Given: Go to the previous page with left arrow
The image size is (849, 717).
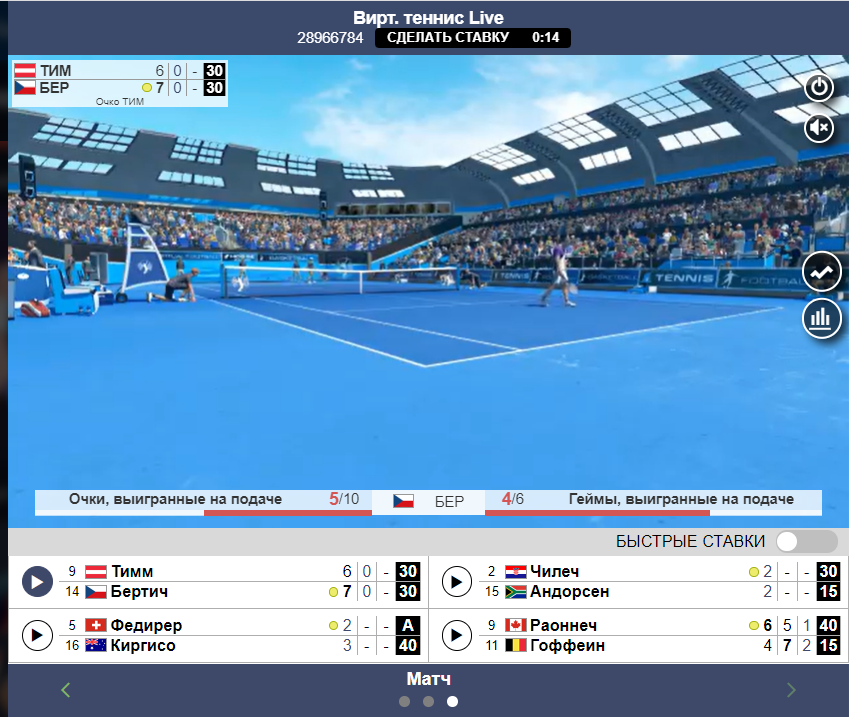Looking at the screenshot, I should 67,689.
